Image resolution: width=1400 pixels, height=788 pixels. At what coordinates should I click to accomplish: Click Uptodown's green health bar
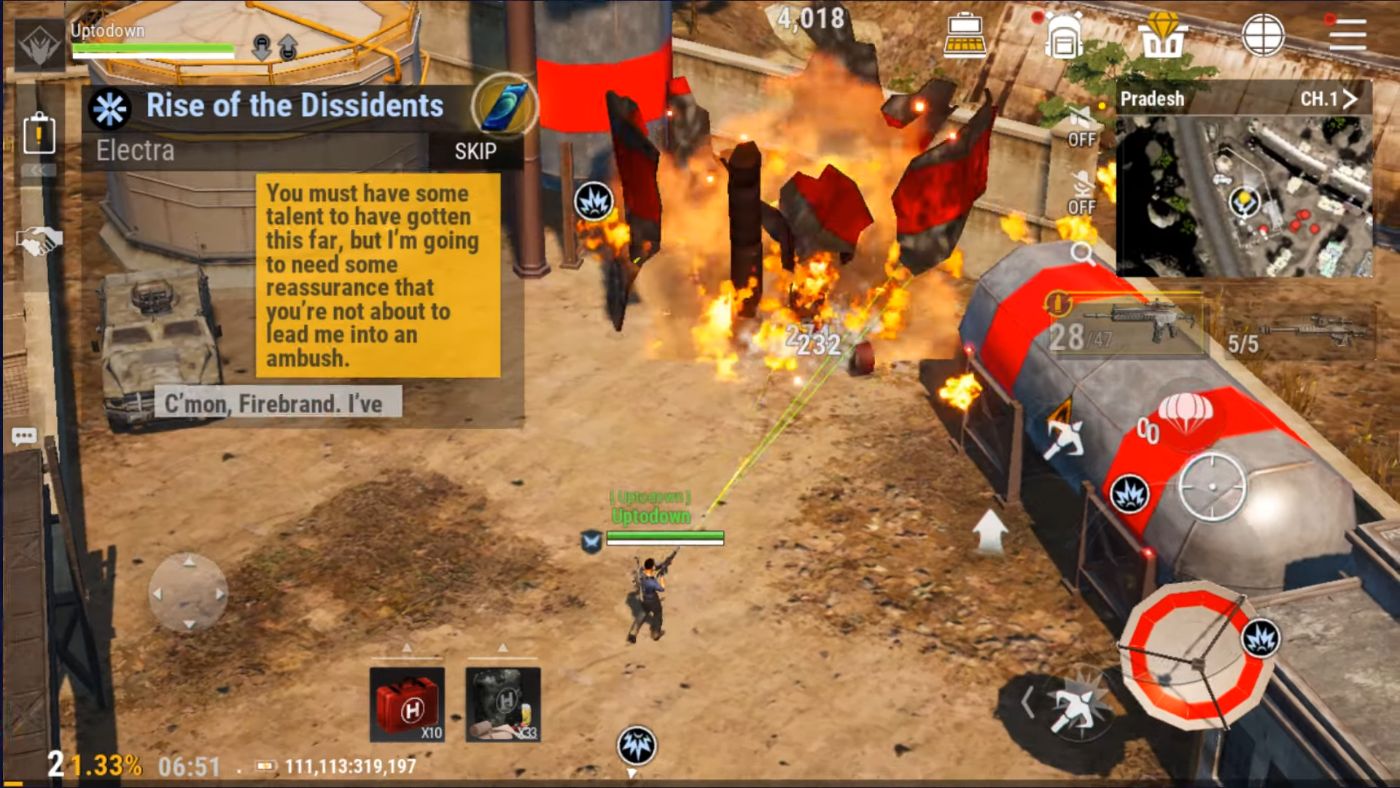coord(665,533)
